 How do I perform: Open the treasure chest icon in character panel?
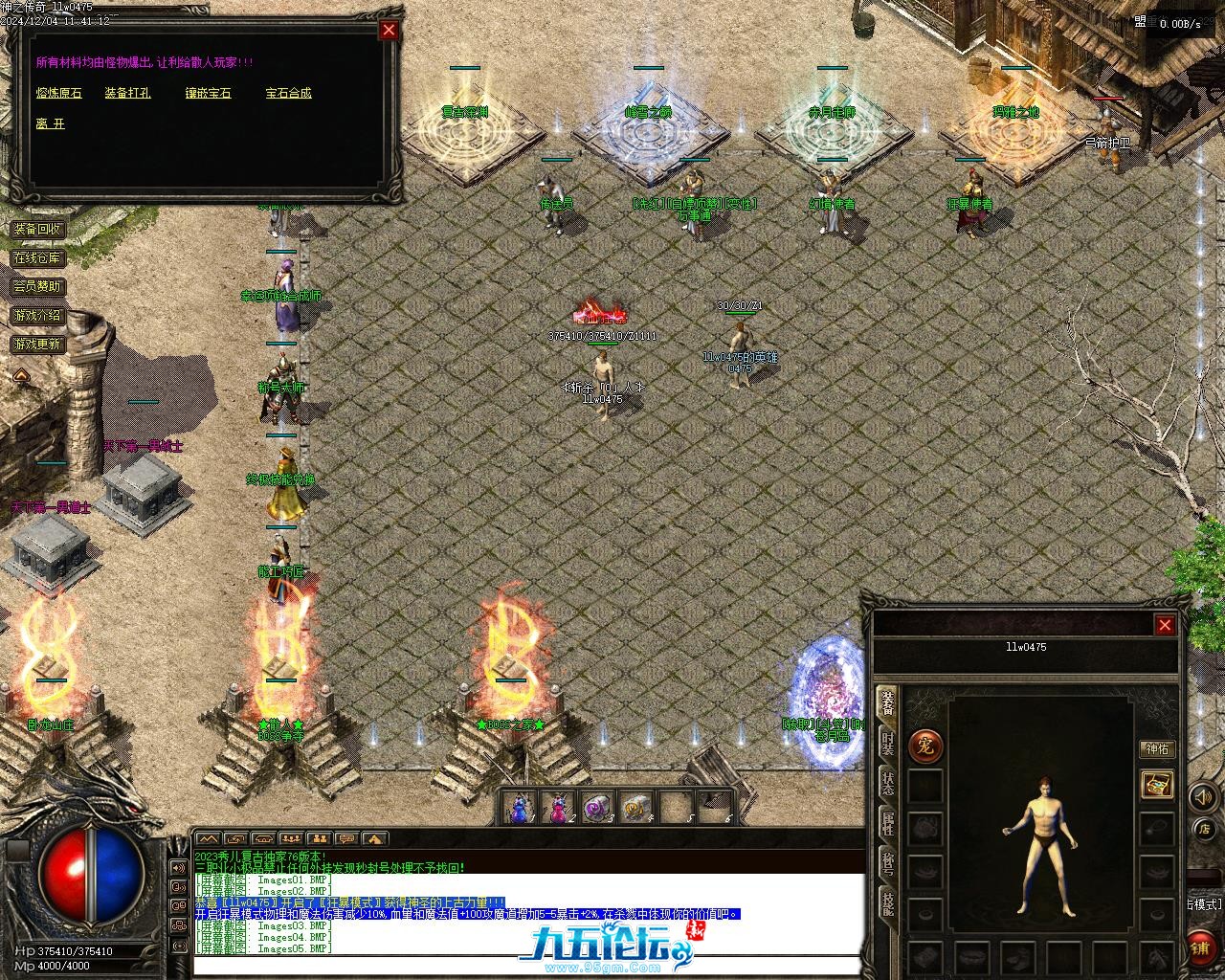[x=1157, y=785]
